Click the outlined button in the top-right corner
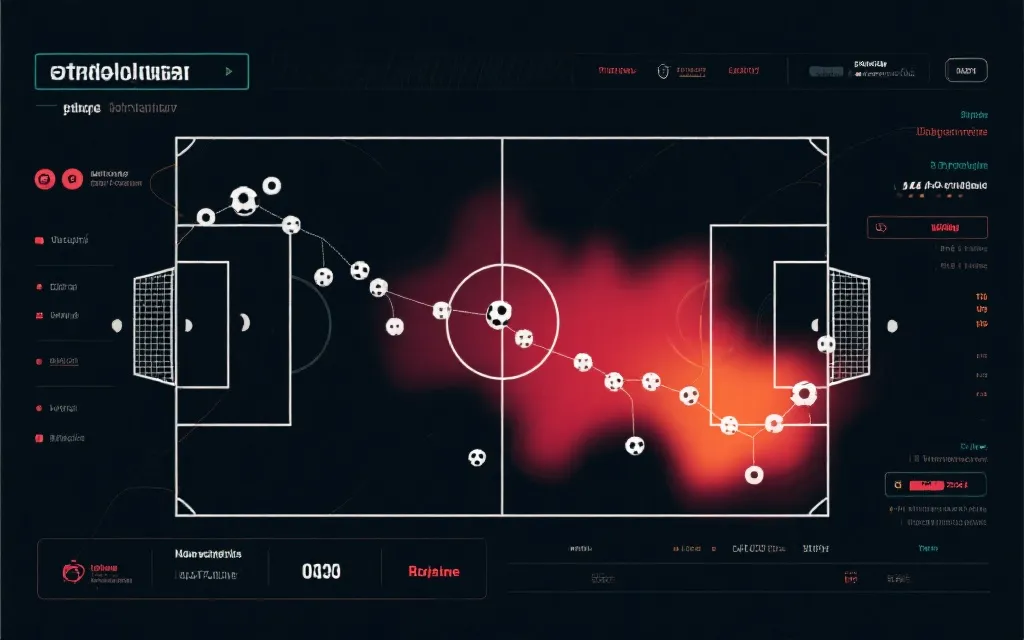 coord(966,70)
